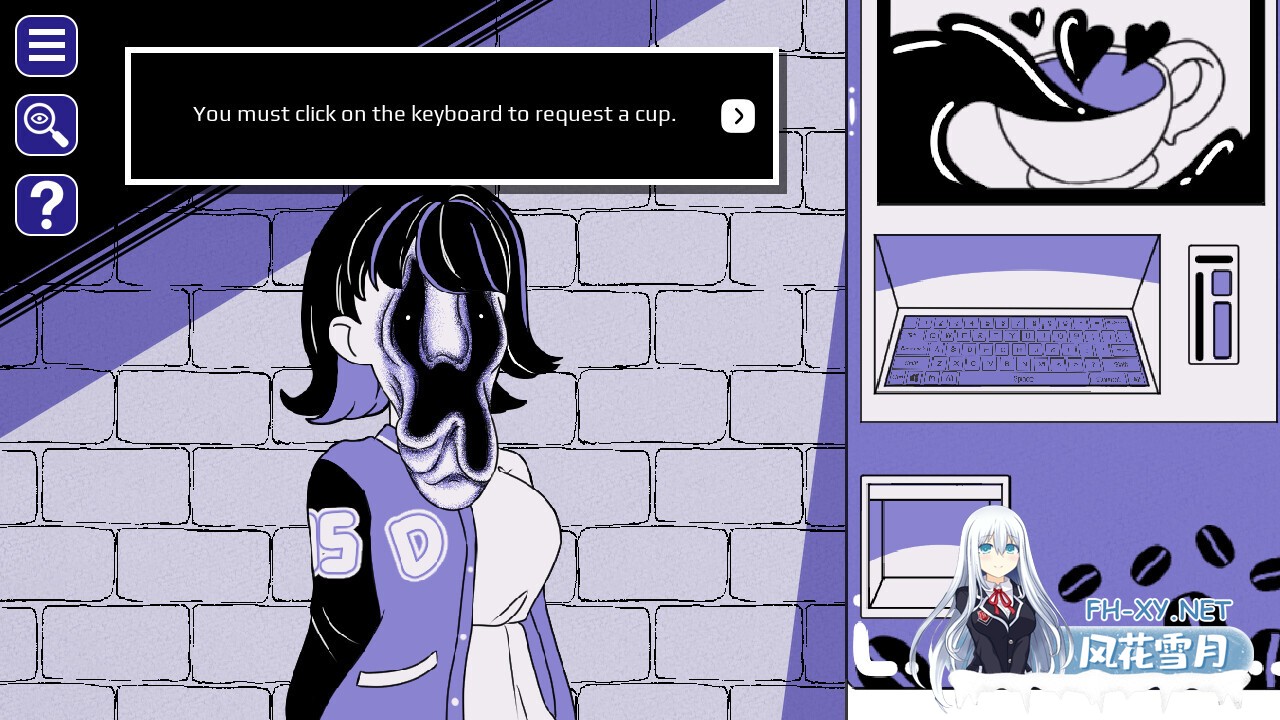Advance dialogue with the chevron arrow
The width and height of the screenshot is (1280, 720).
coord(738,116)
